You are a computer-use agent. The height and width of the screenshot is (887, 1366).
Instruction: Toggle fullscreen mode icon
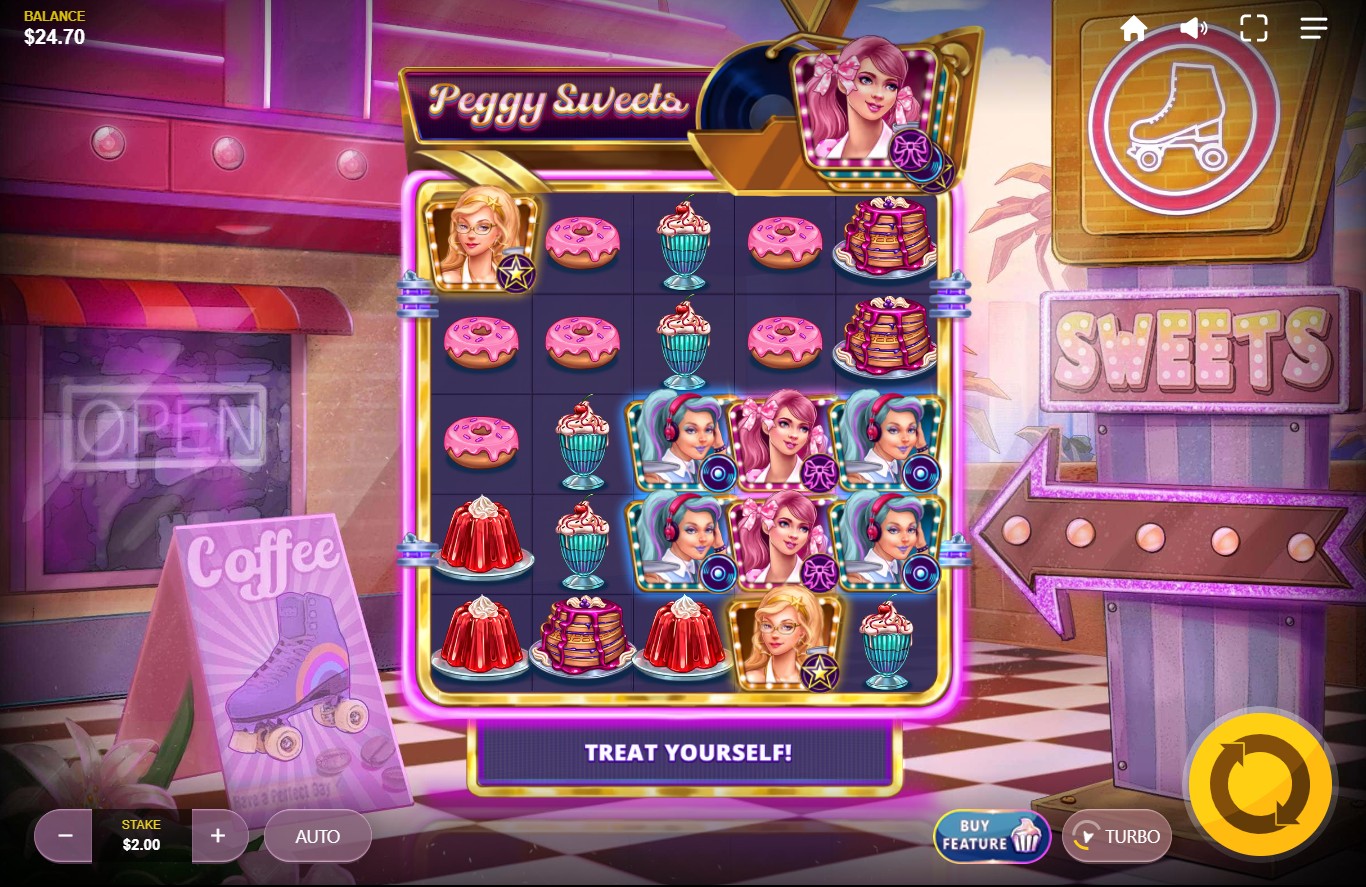pos(1253,28)
